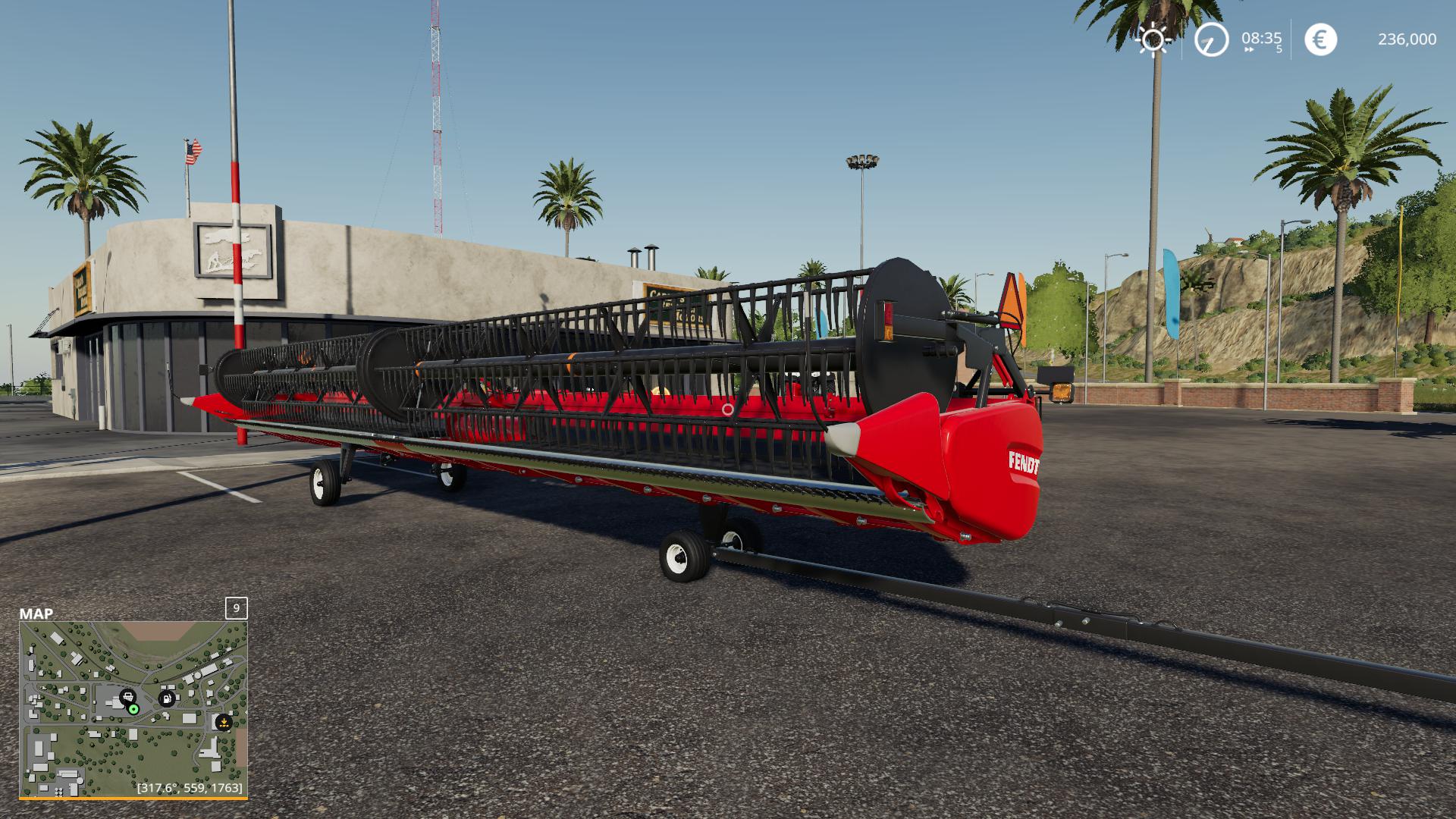
Task: Click the fuel station icon on the minimap
Action: coord(166,698)
